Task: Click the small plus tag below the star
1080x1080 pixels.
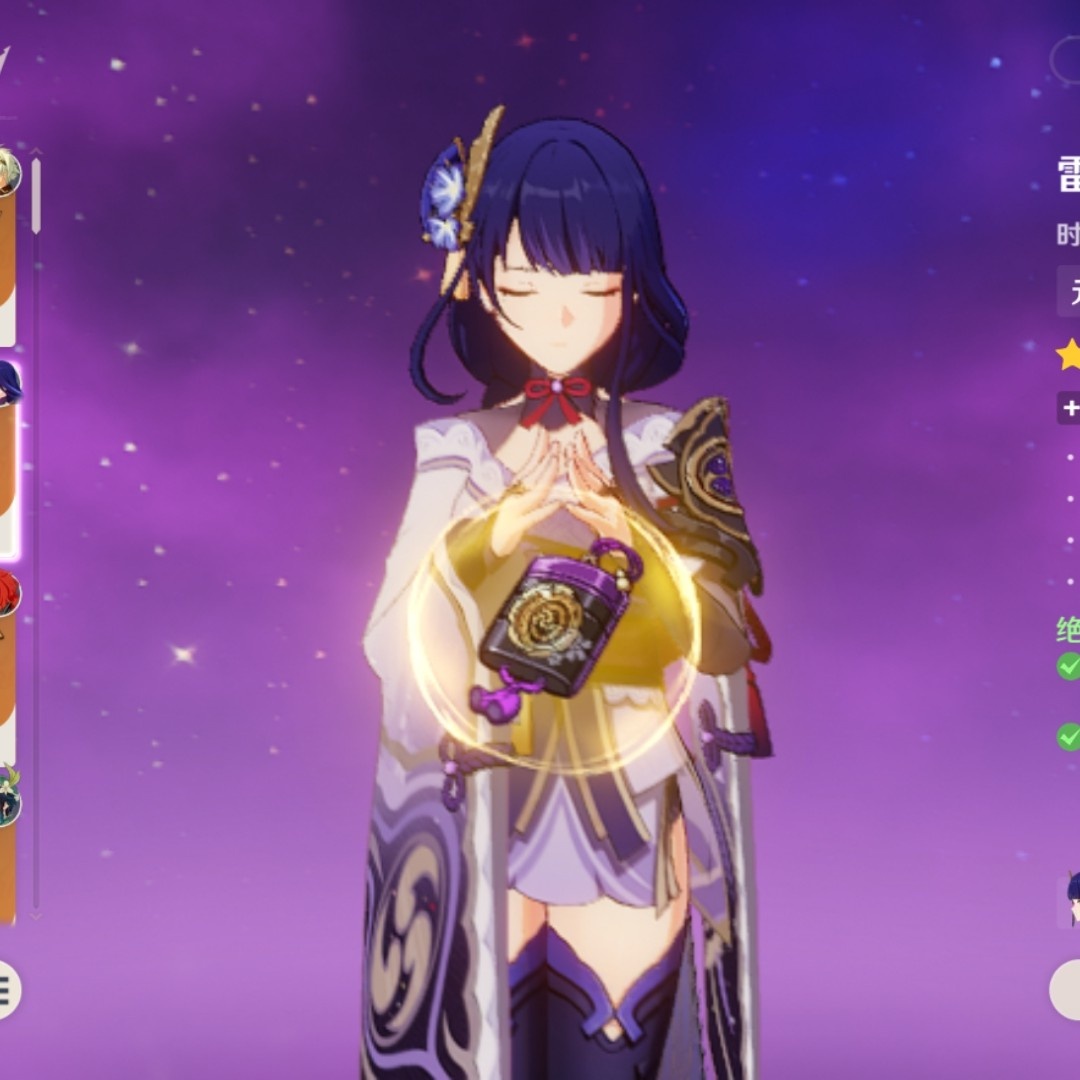Action: pyautogui.click(x=1069, y=408)
